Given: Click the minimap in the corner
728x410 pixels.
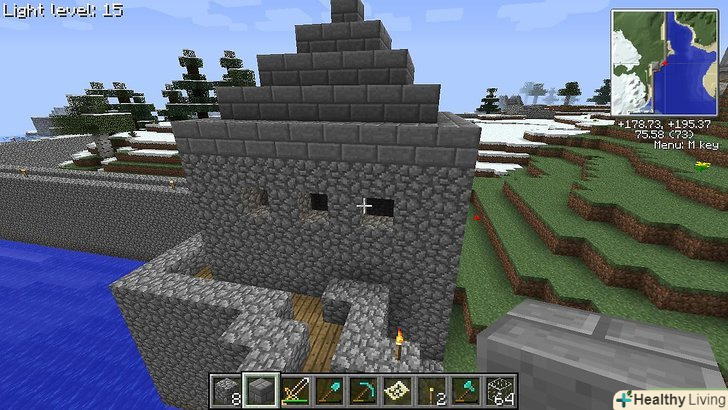Looking at the screenshot, I should point(664,62).
